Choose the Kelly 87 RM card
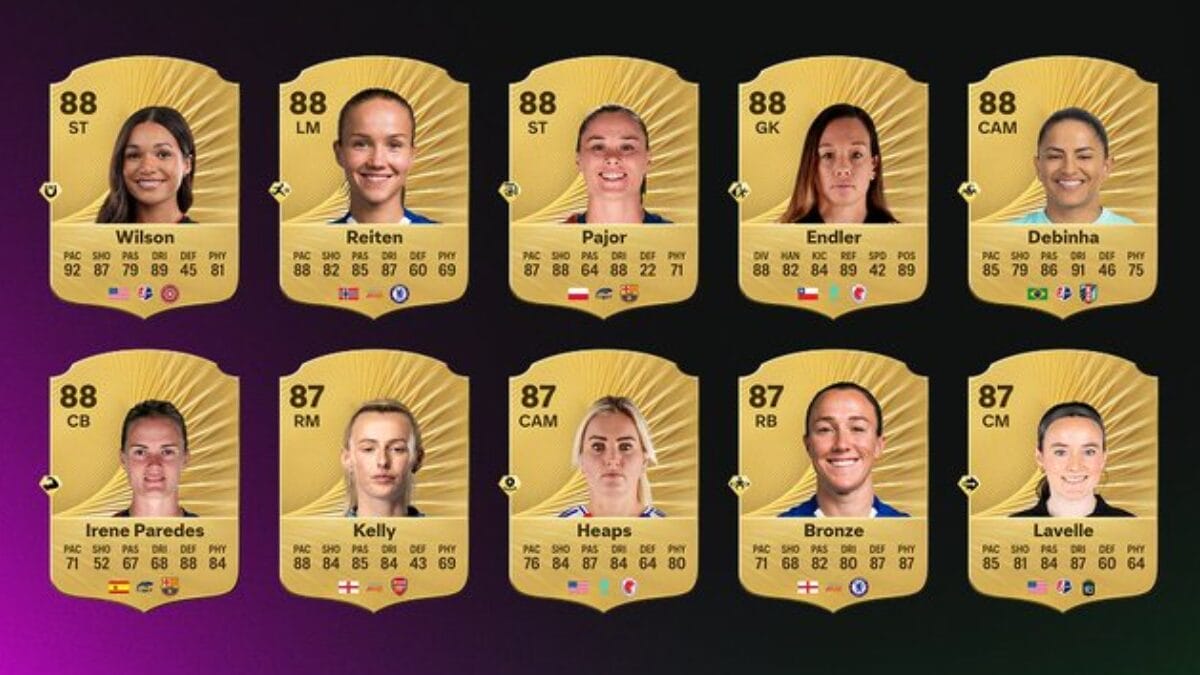The width and height of the screenshot is (1200, 675). 374,478
